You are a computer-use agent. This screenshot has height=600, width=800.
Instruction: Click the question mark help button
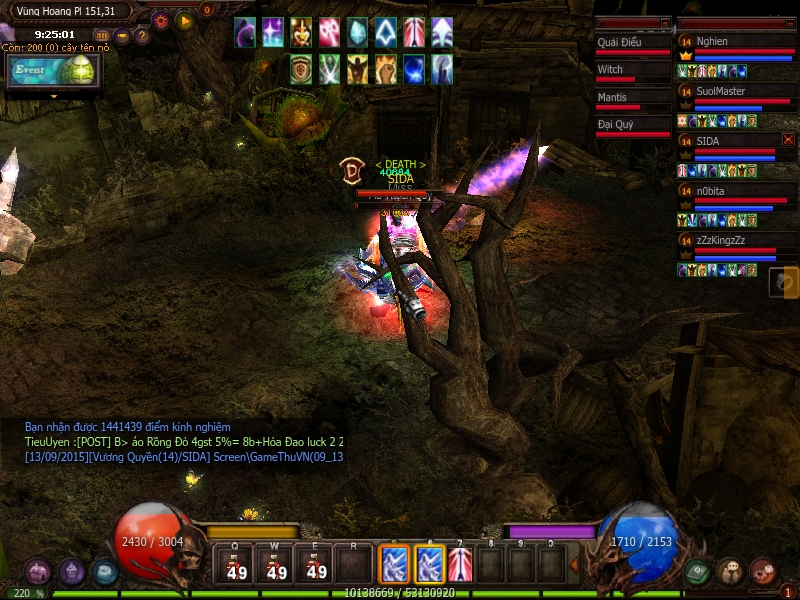pyautogui.click(x=142, y=36)
